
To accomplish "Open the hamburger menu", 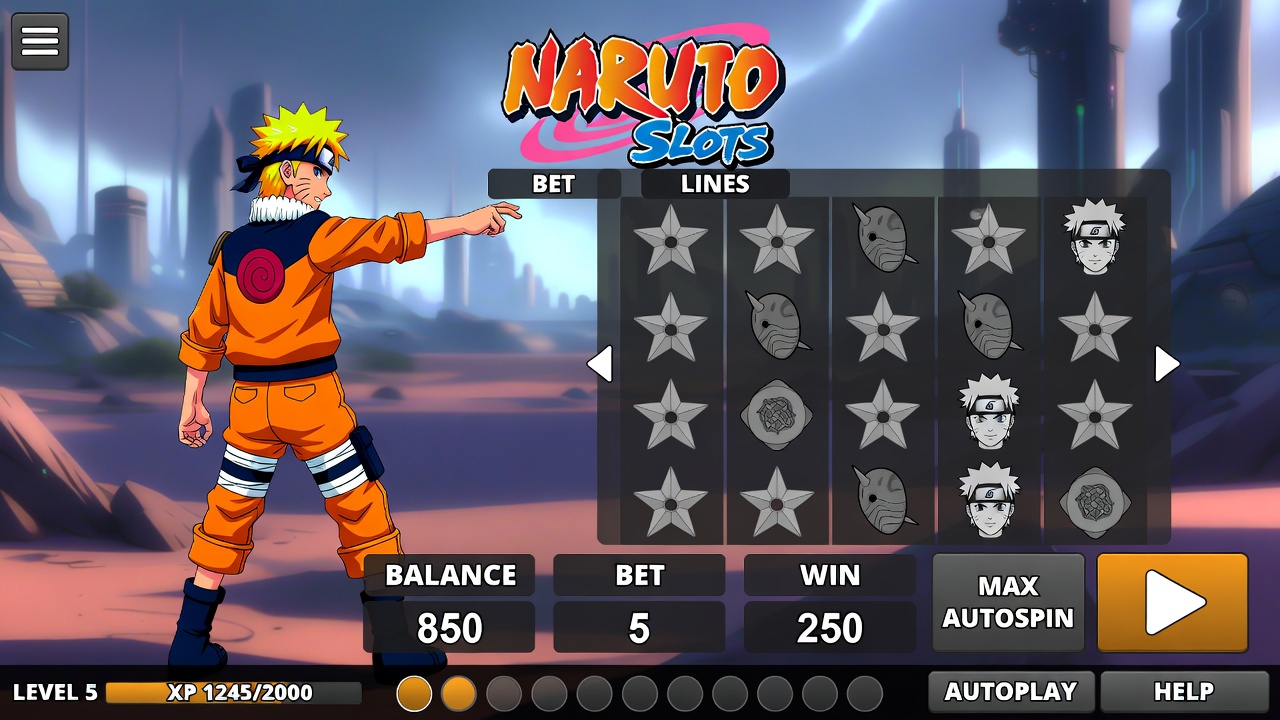I will [x=40, y=42].
